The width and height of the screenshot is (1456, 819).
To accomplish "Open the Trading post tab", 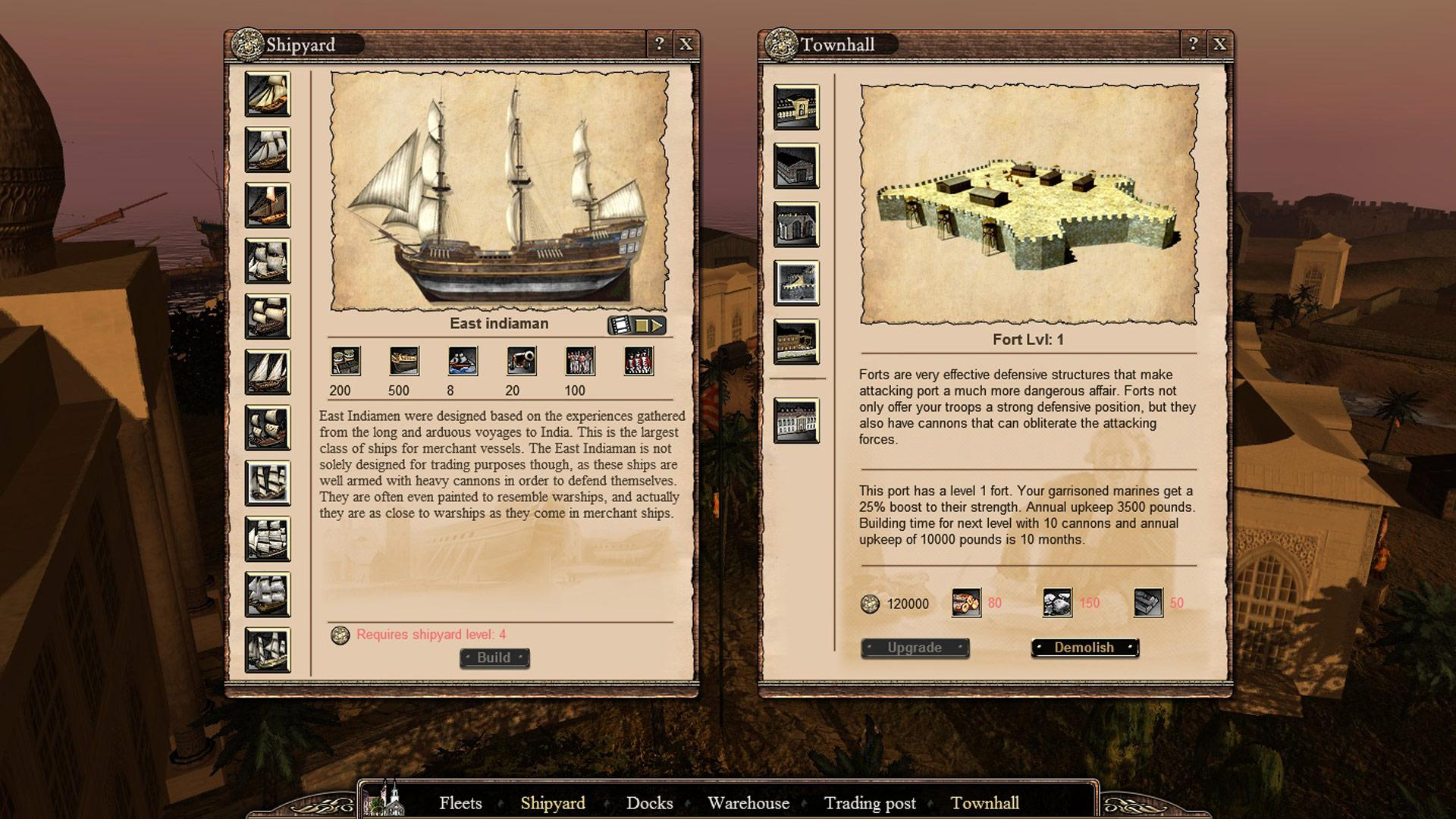I will pos(869,803).
